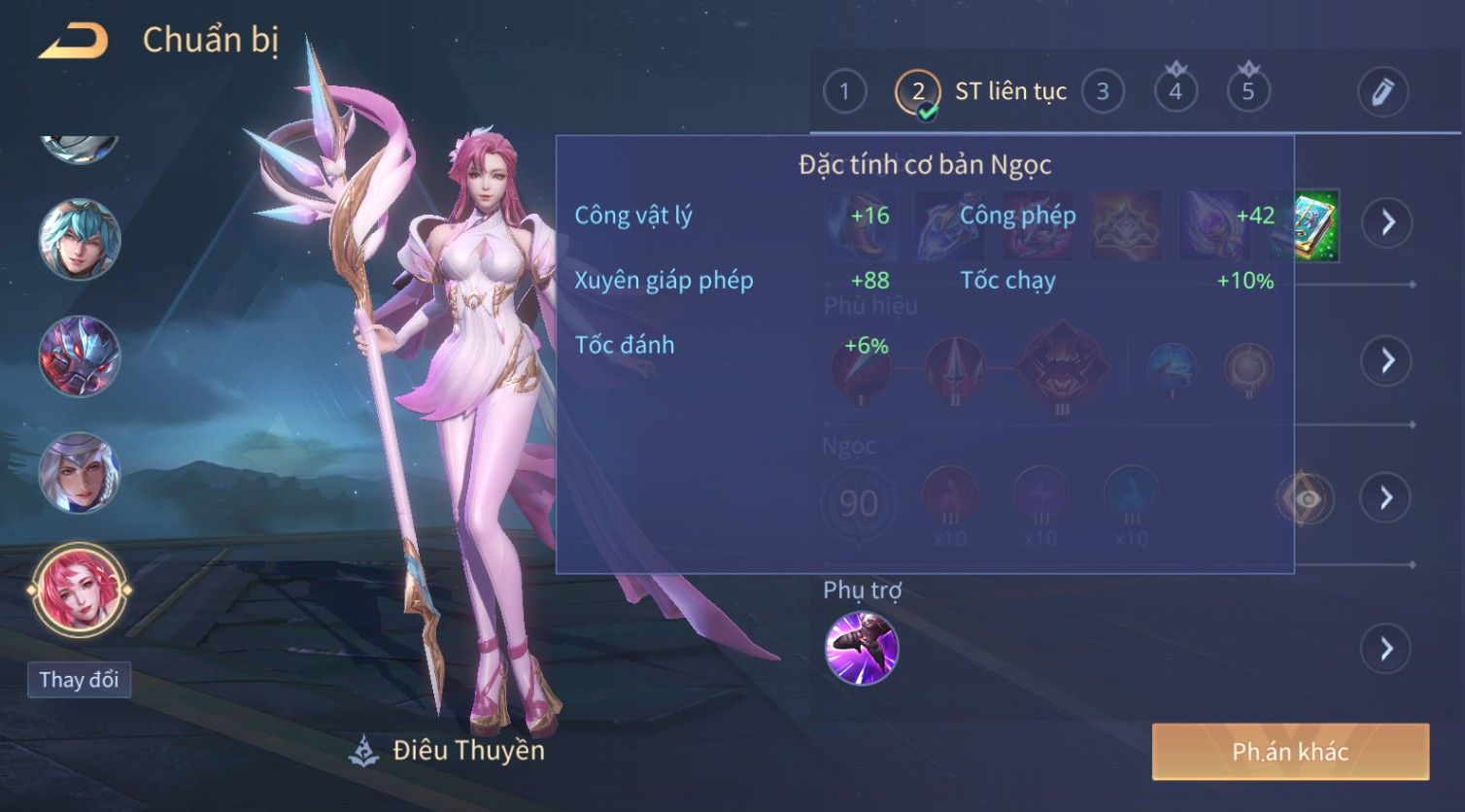
Task: Toggle the eye icon for gem stats
Action: pos(1306,498)
